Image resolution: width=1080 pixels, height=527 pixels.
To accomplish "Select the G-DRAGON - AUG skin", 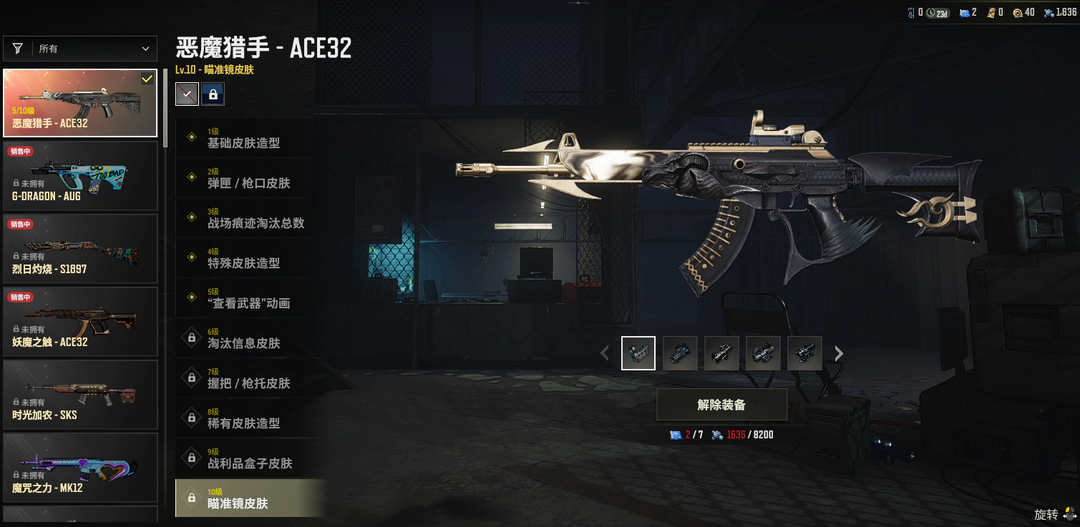I will tap(80, 175).
